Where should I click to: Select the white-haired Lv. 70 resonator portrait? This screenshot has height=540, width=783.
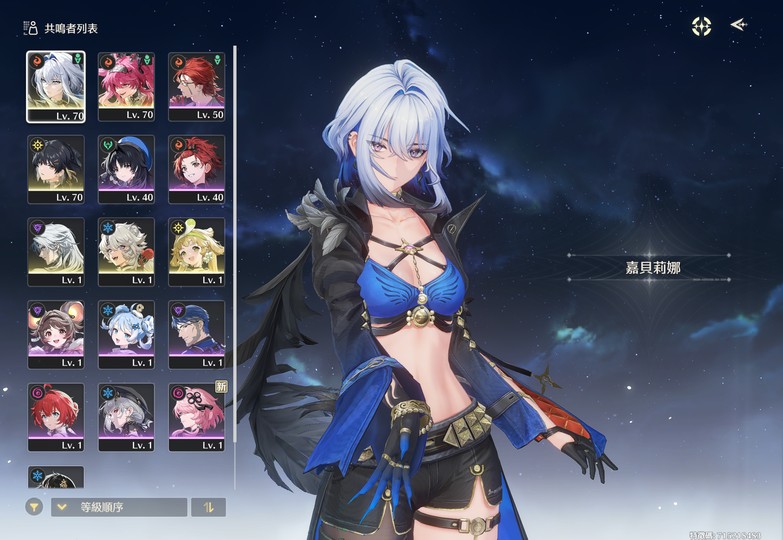pyautogui.click(x=55, y=86)
